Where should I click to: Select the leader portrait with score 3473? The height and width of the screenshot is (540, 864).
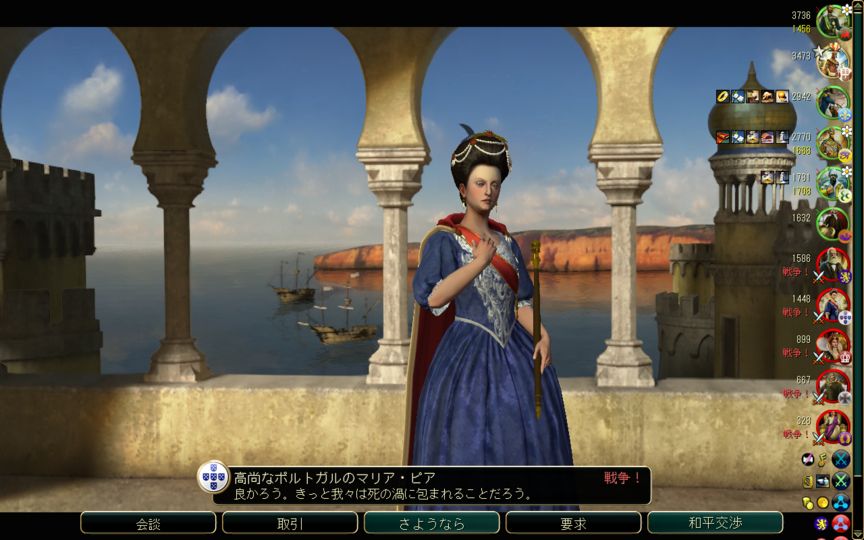832,61
